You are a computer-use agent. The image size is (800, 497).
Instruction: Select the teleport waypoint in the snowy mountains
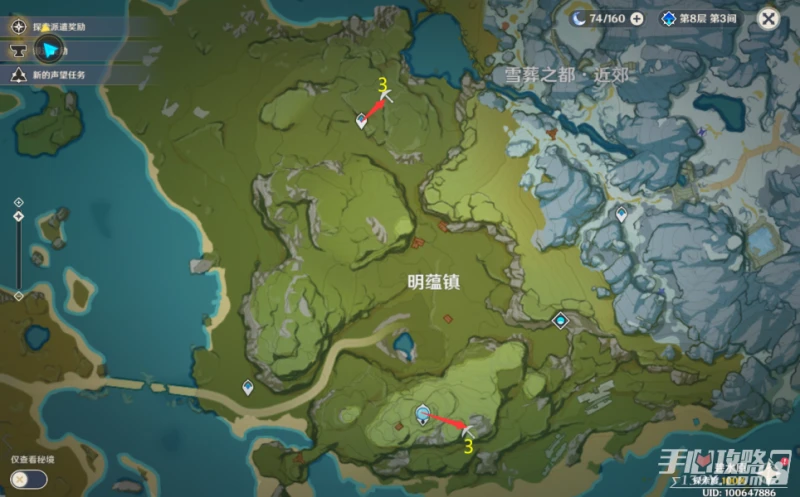[x=622, y=213]
